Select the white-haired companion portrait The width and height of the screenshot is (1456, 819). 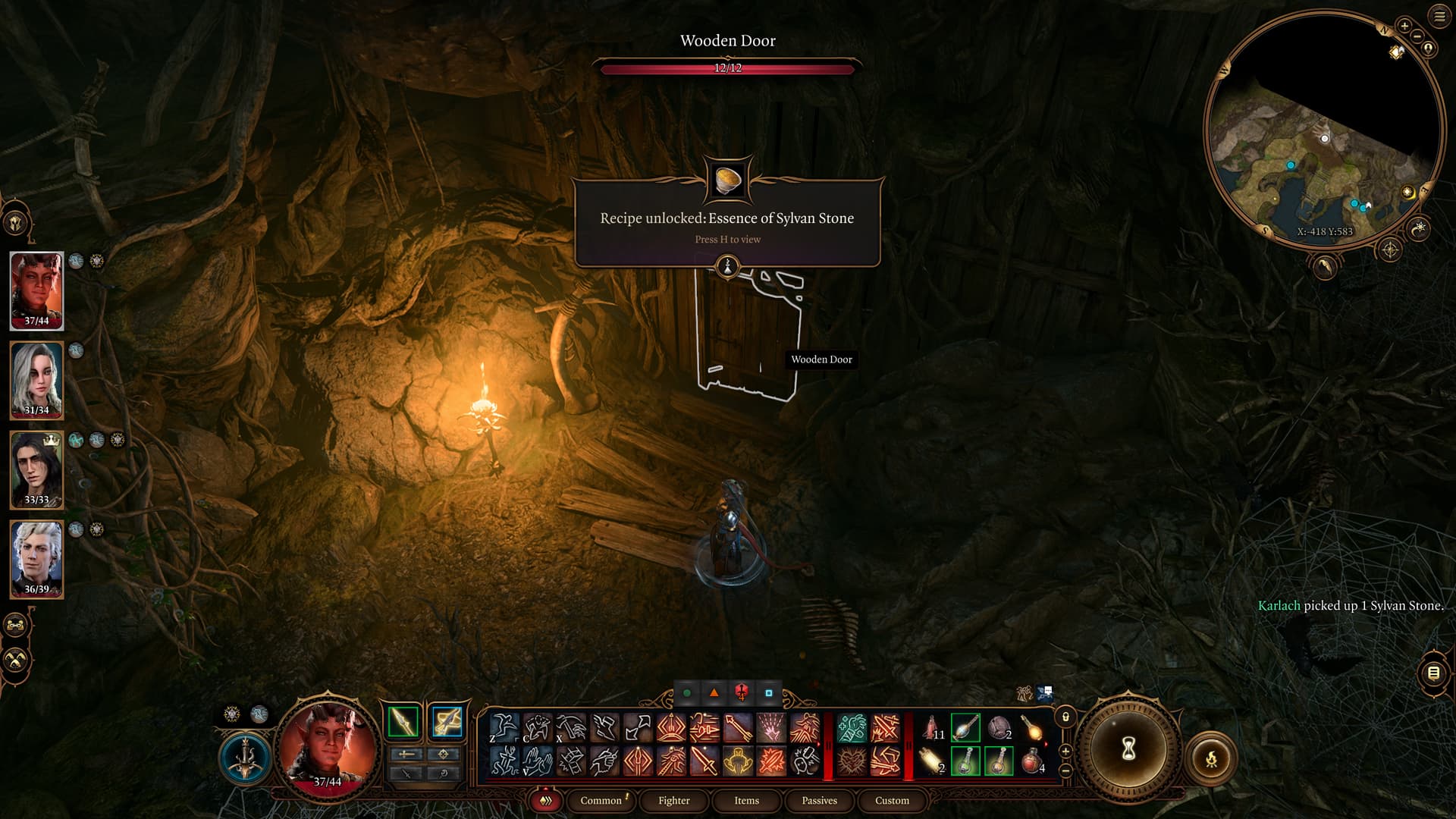pos(36,380)
